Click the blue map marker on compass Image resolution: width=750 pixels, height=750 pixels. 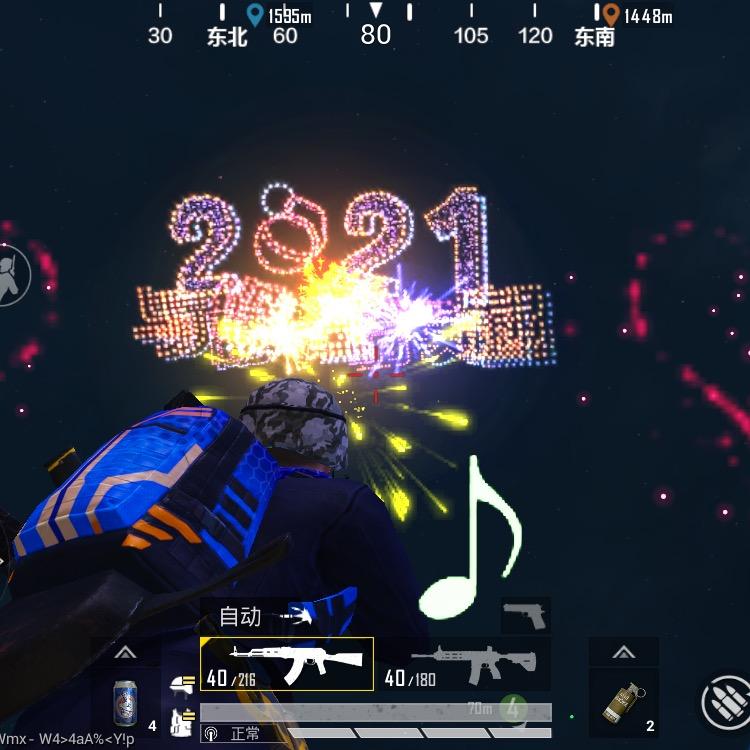point(255,14)
